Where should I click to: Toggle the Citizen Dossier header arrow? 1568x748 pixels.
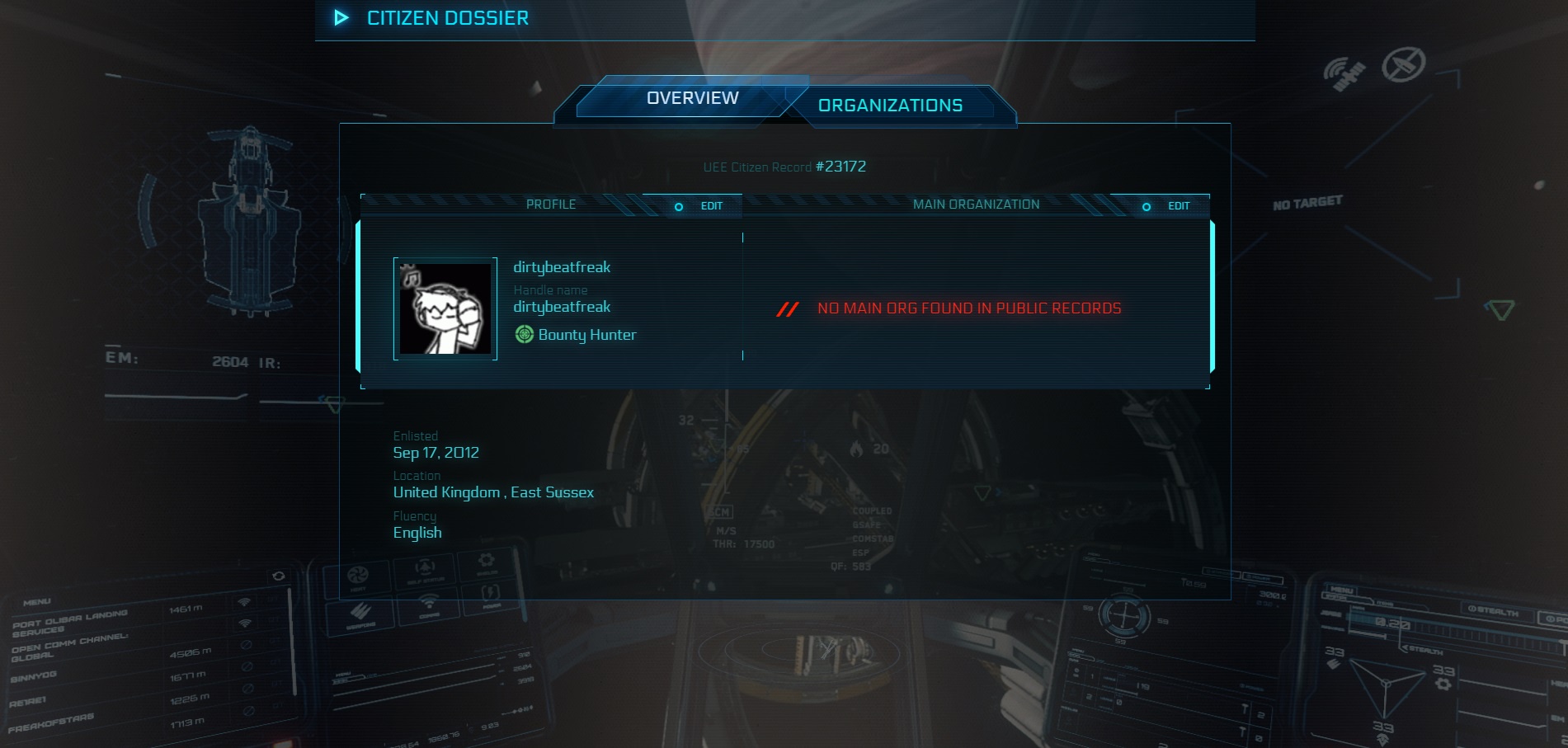pyautogui.click(x=341, y=17)
